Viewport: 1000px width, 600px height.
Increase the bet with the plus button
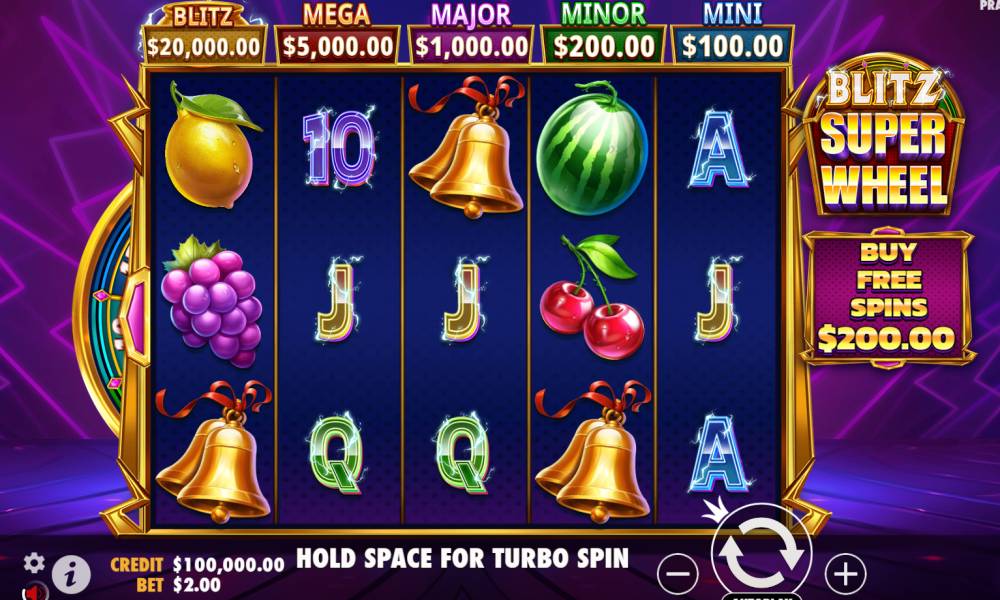pyautogui.click(x=845, y=574)
